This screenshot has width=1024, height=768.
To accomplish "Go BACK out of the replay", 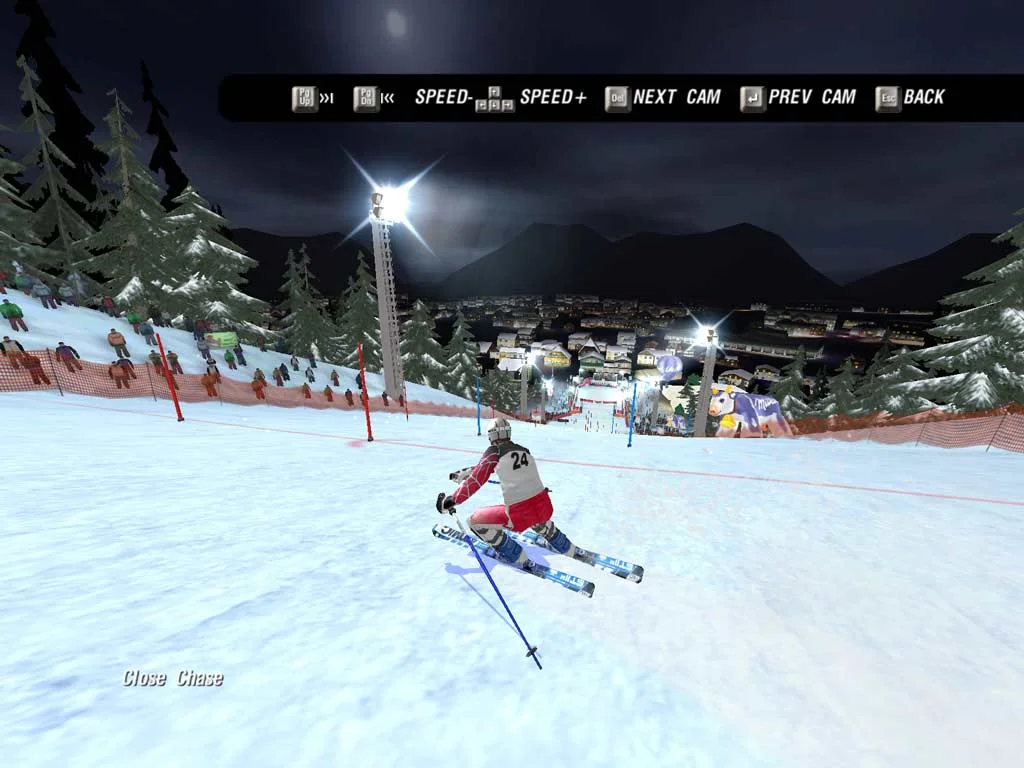I will 910,97.
